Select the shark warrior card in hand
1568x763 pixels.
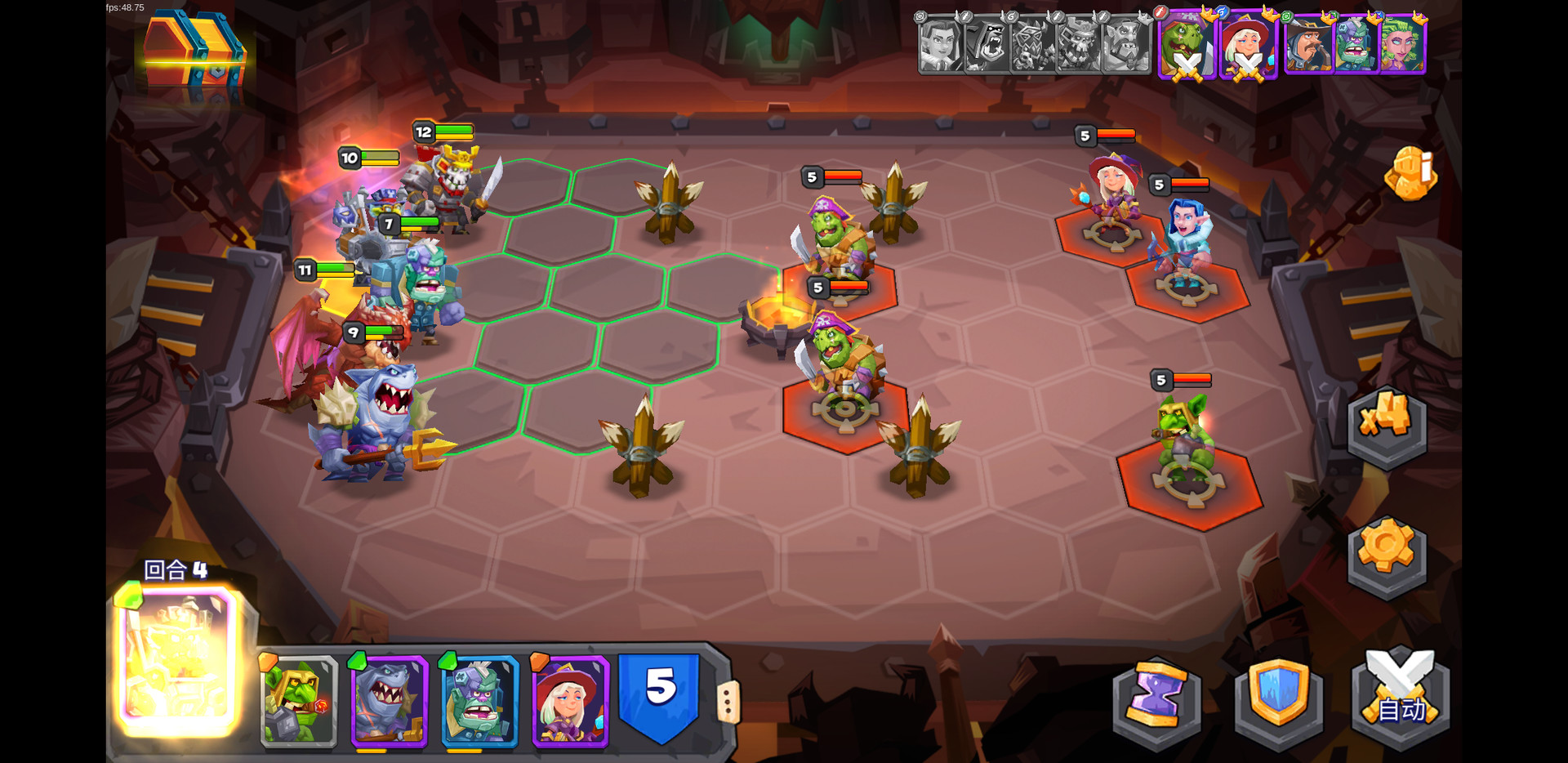(x=390, y=701)
